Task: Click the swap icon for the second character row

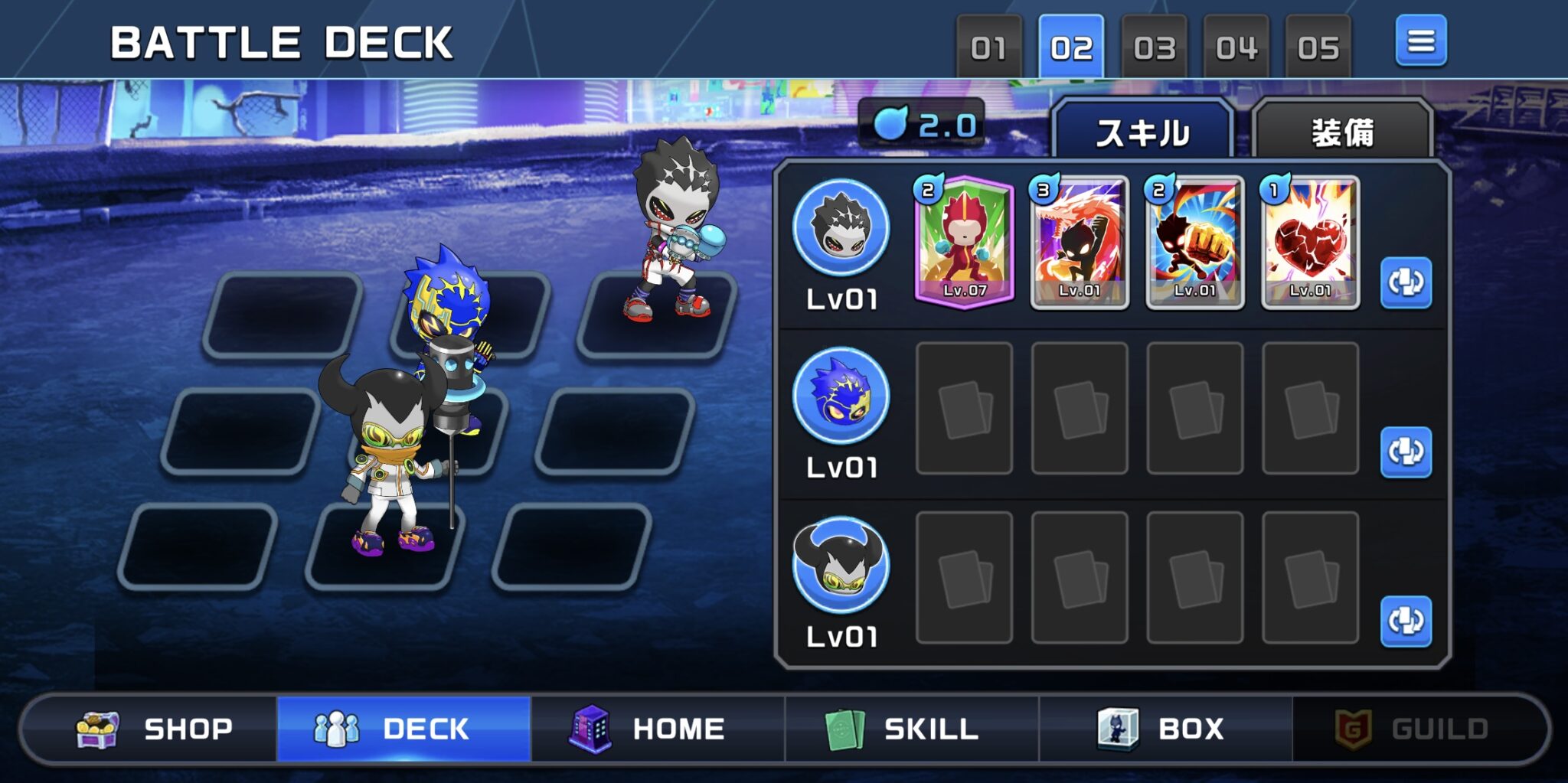Action: pos(1407,453)
